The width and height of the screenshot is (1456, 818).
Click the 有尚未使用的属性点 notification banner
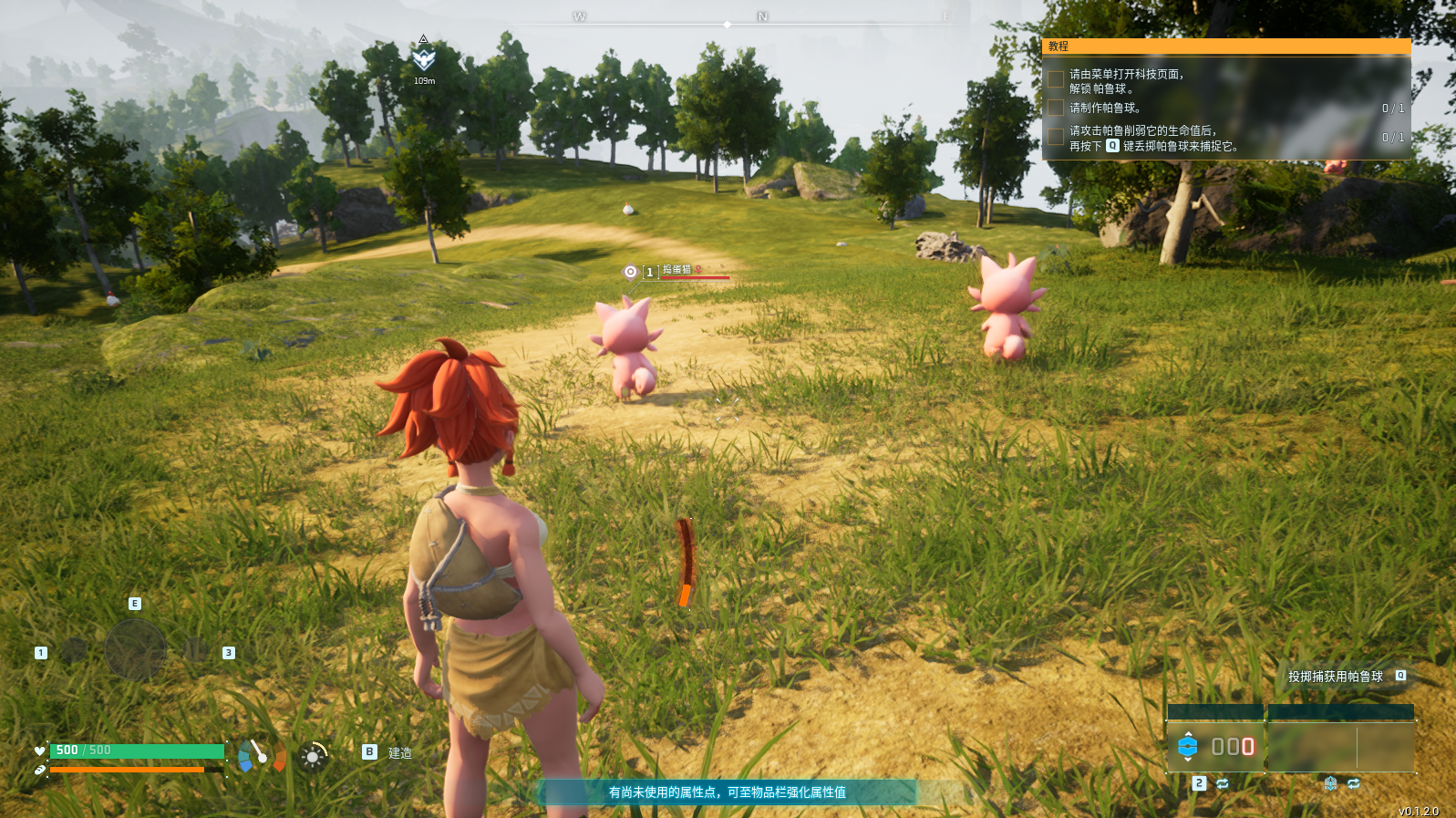[727, 792]
